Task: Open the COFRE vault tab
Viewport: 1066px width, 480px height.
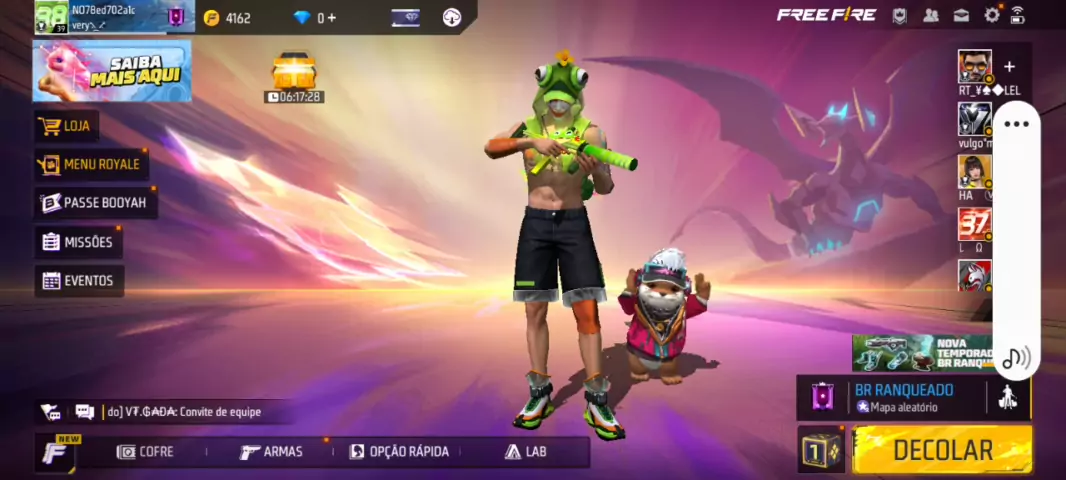Action: pyautogui.click(x=146, y=452)
